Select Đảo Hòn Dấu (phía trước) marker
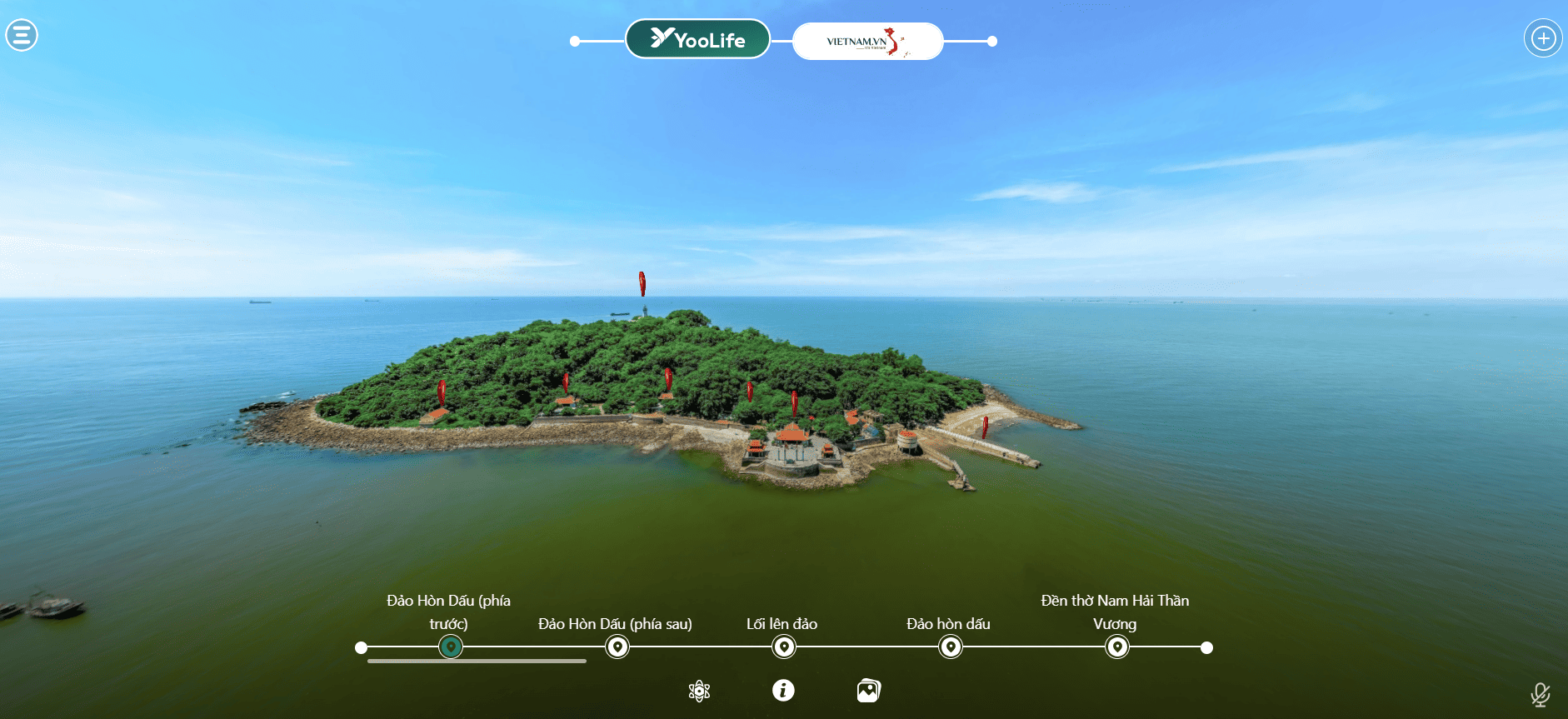 click(451, 647)
